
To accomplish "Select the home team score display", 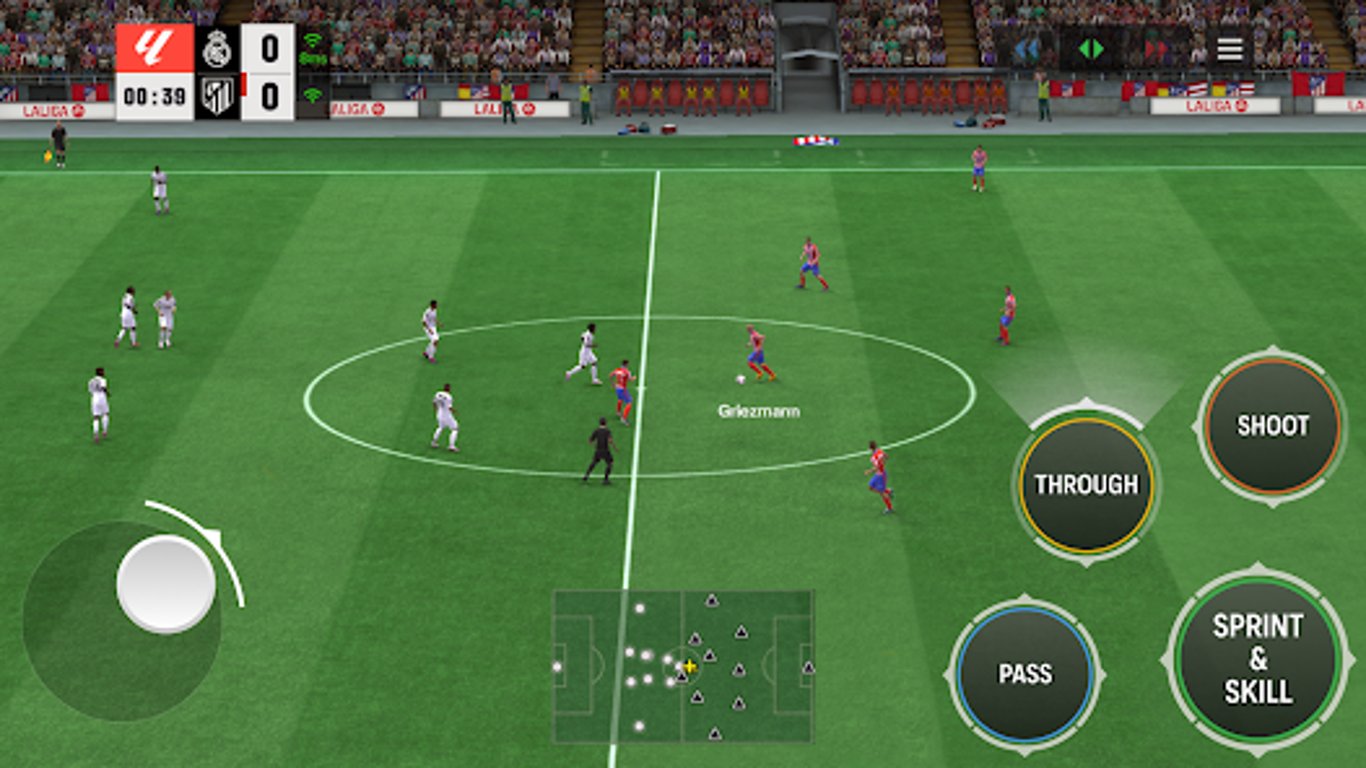I will (268, 46).
